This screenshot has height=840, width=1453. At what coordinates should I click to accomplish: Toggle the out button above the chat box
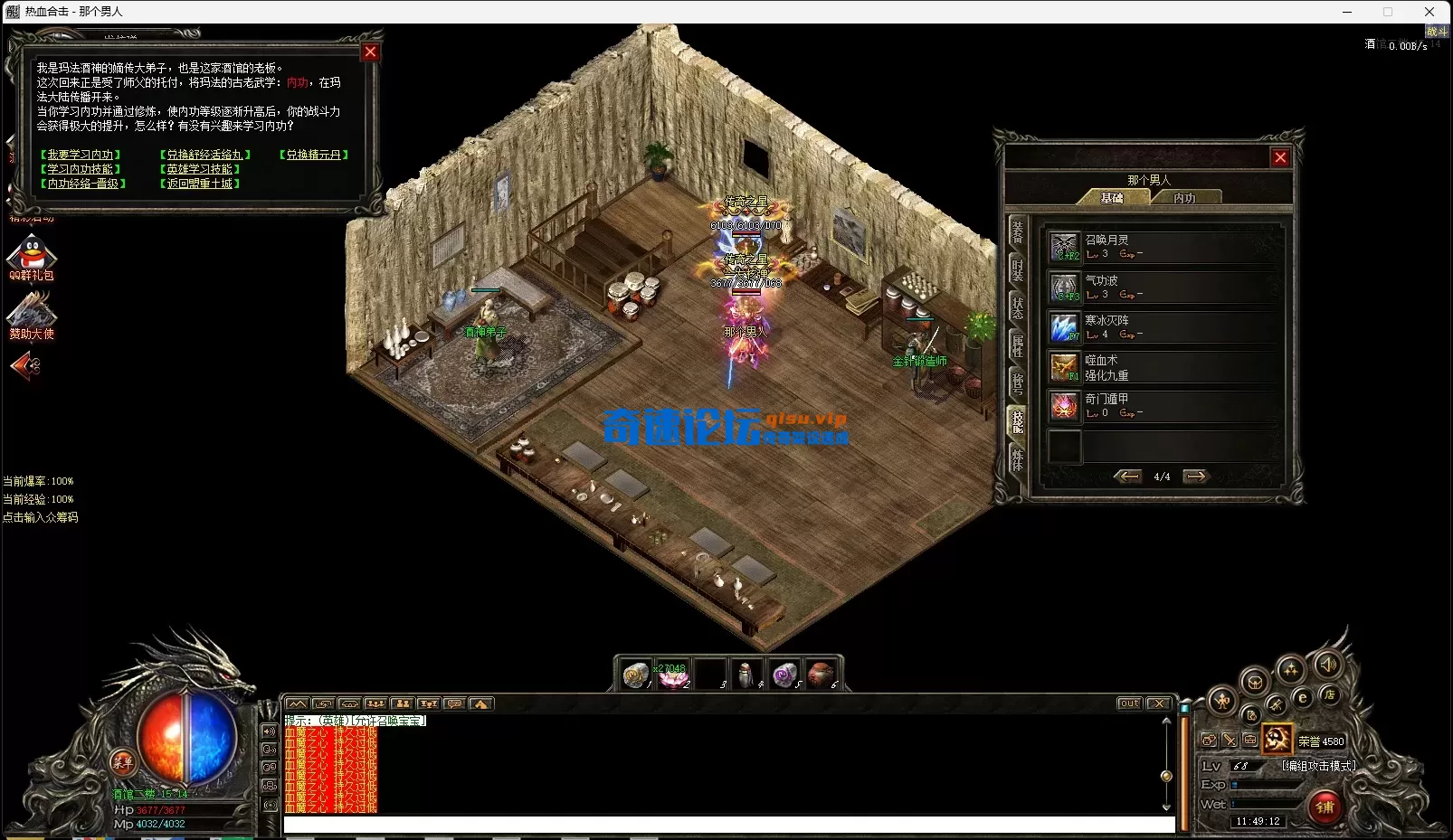[1128, 703]
